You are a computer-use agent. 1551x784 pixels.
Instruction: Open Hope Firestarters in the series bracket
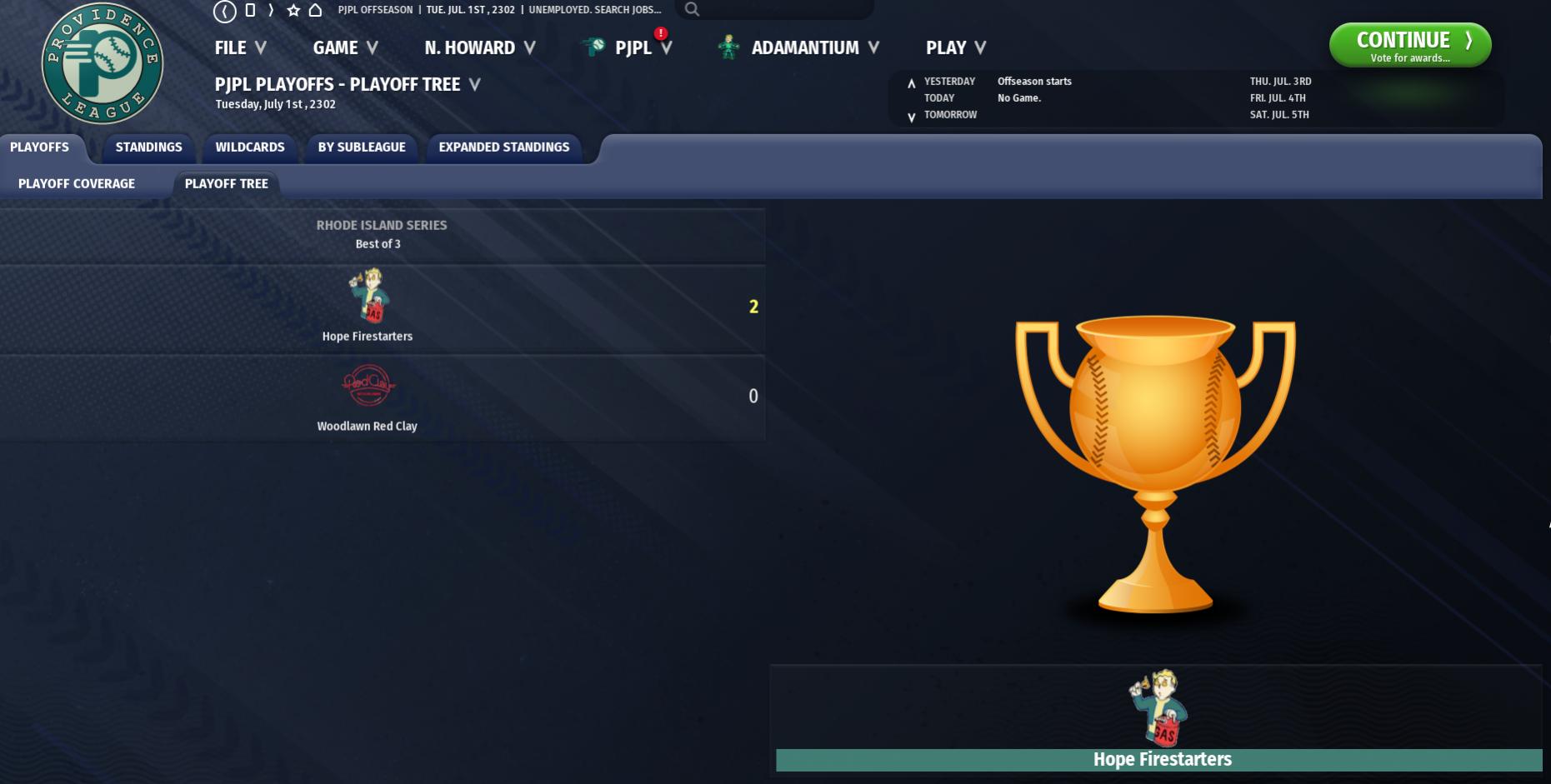click(368, 337)
